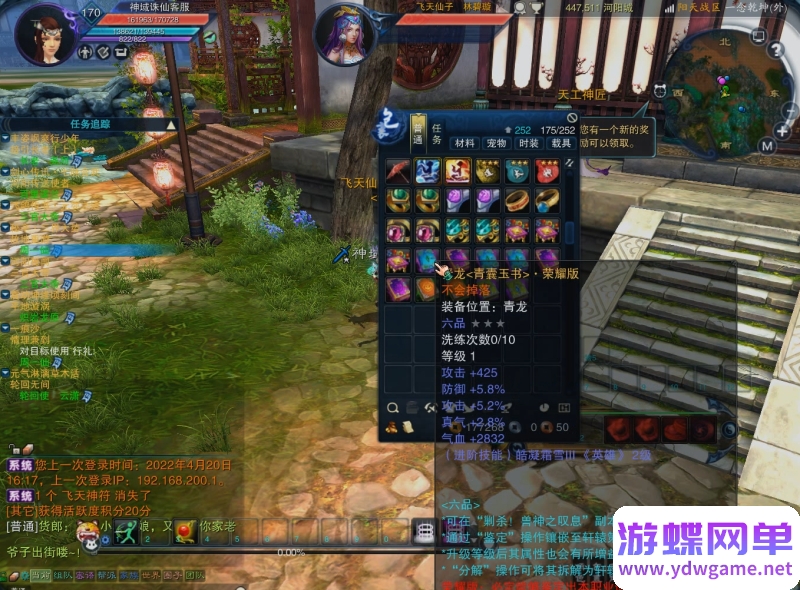Click the gold band ring with blue gem
800x590 pixels.
click(547, 201)
